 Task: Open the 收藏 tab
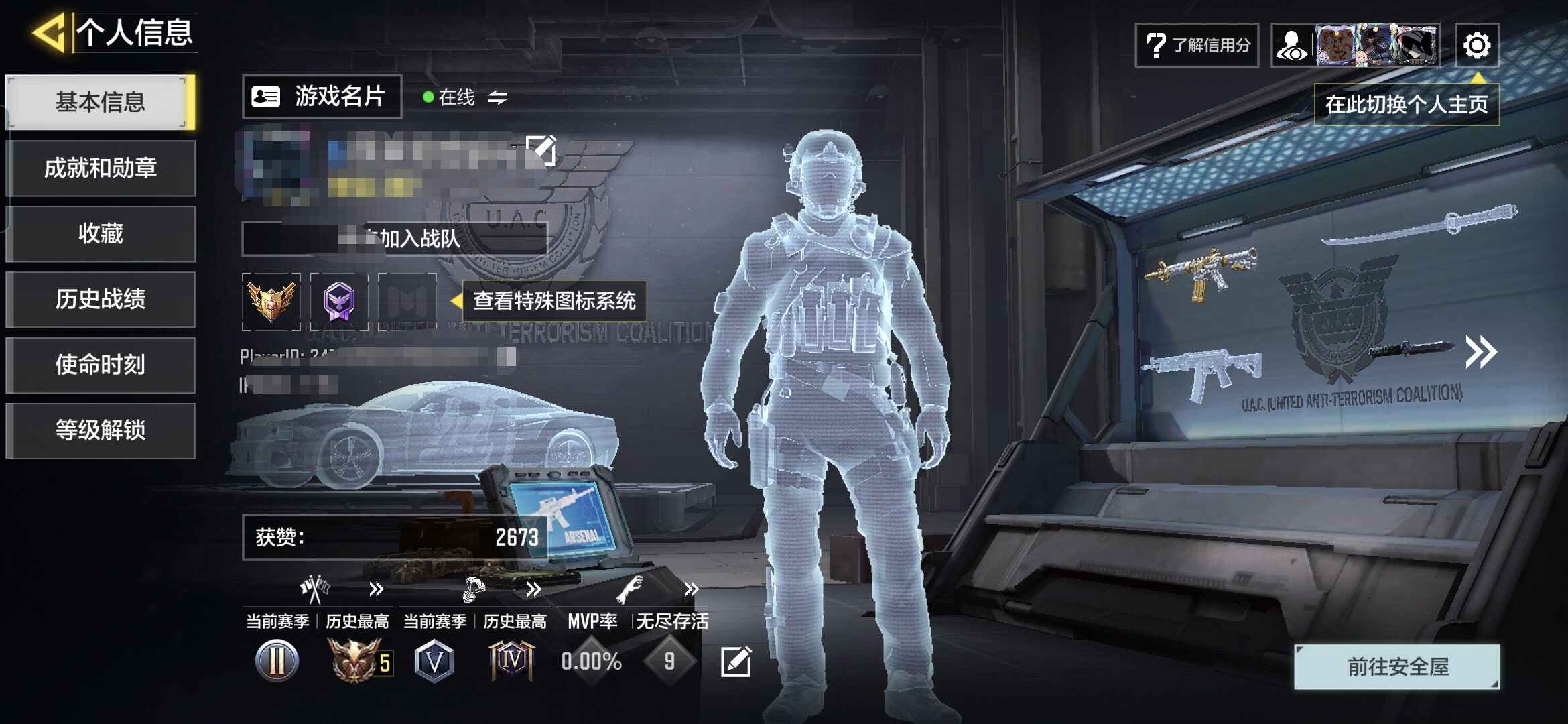tap(101, 234)
